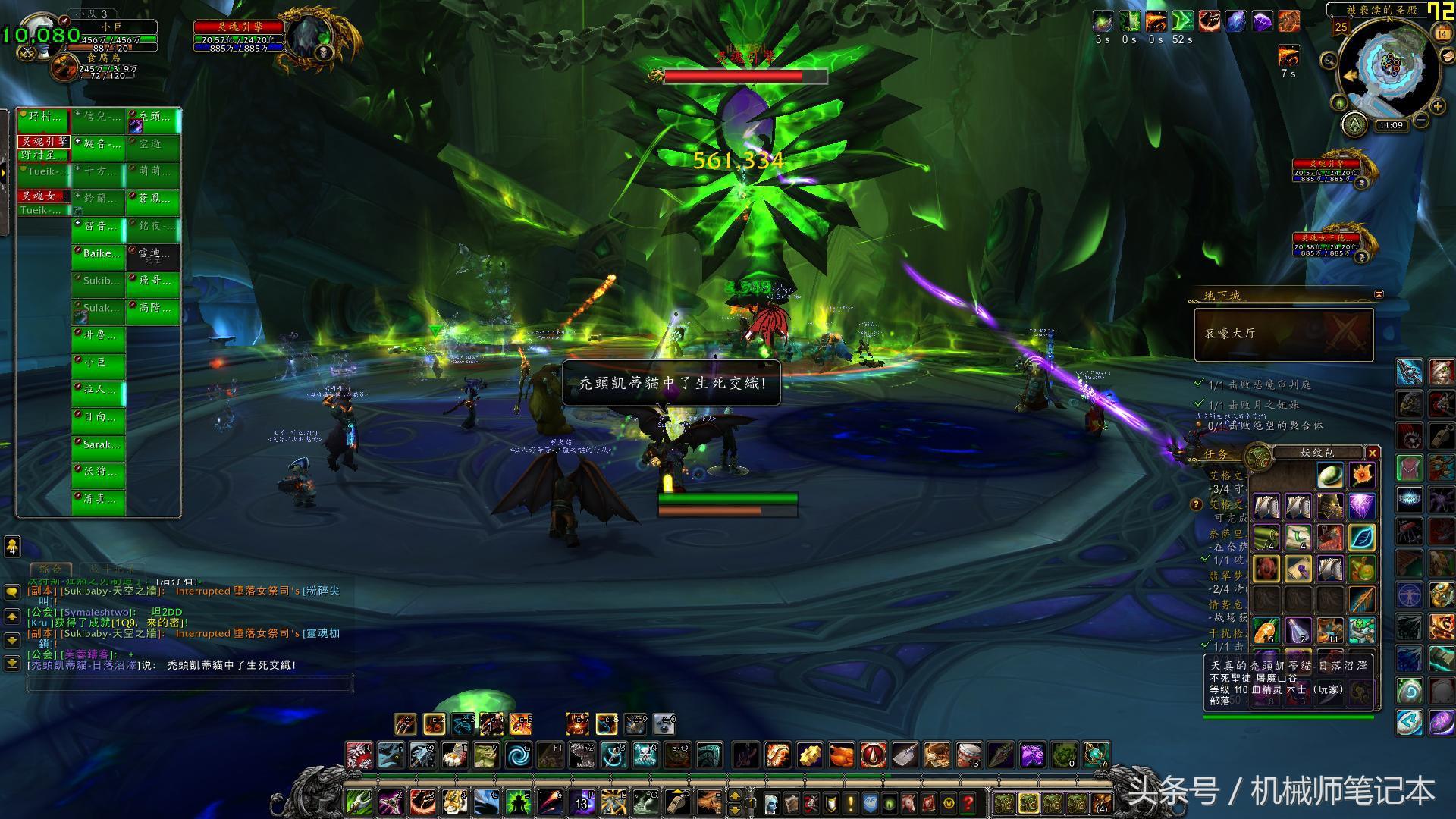Image resolution: width=1456 pixels, height=819 pixels.
Task: Select the purple crystal bag item
Action: 1362,506
